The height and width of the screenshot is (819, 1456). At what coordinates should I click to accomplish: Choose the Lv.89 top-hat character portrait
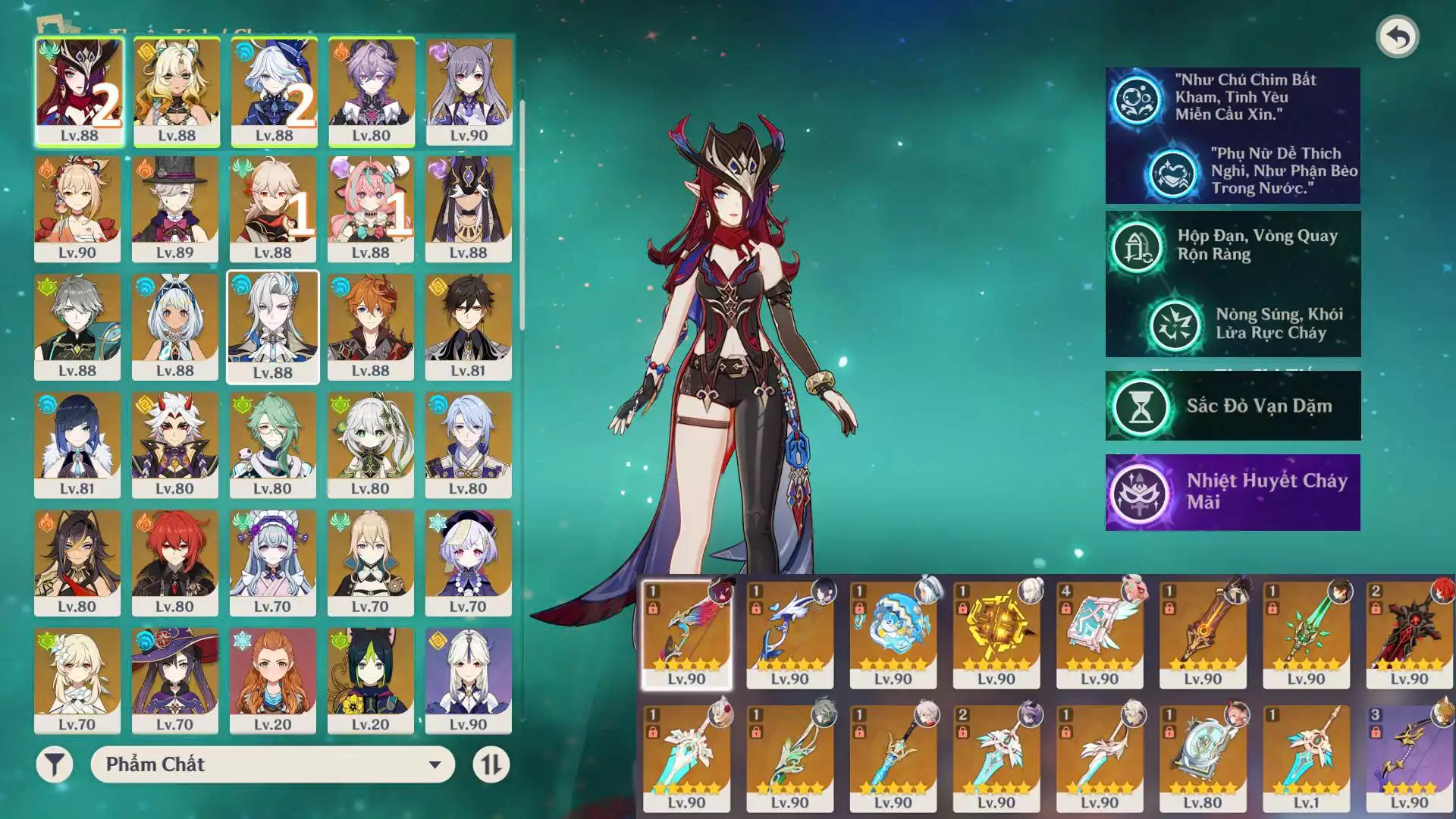175,209
